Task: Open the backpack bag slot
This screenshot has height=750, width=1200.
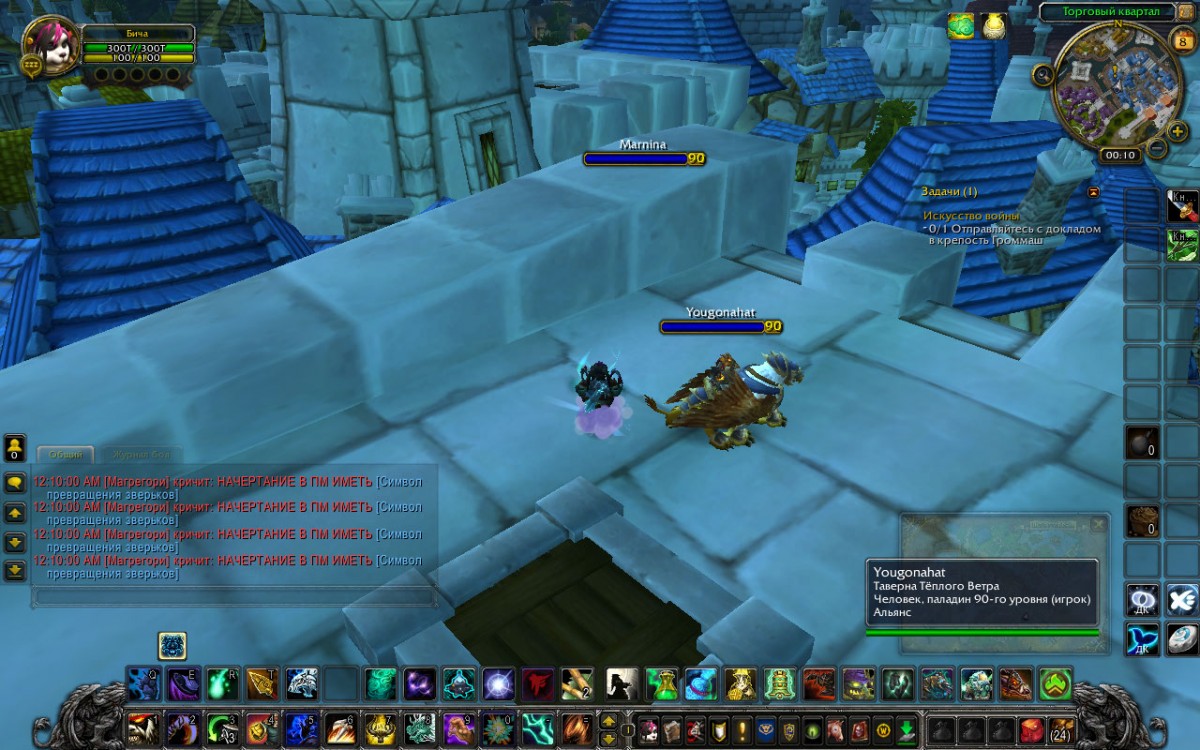Action: pyautogui.click(x=1061, y=728)
